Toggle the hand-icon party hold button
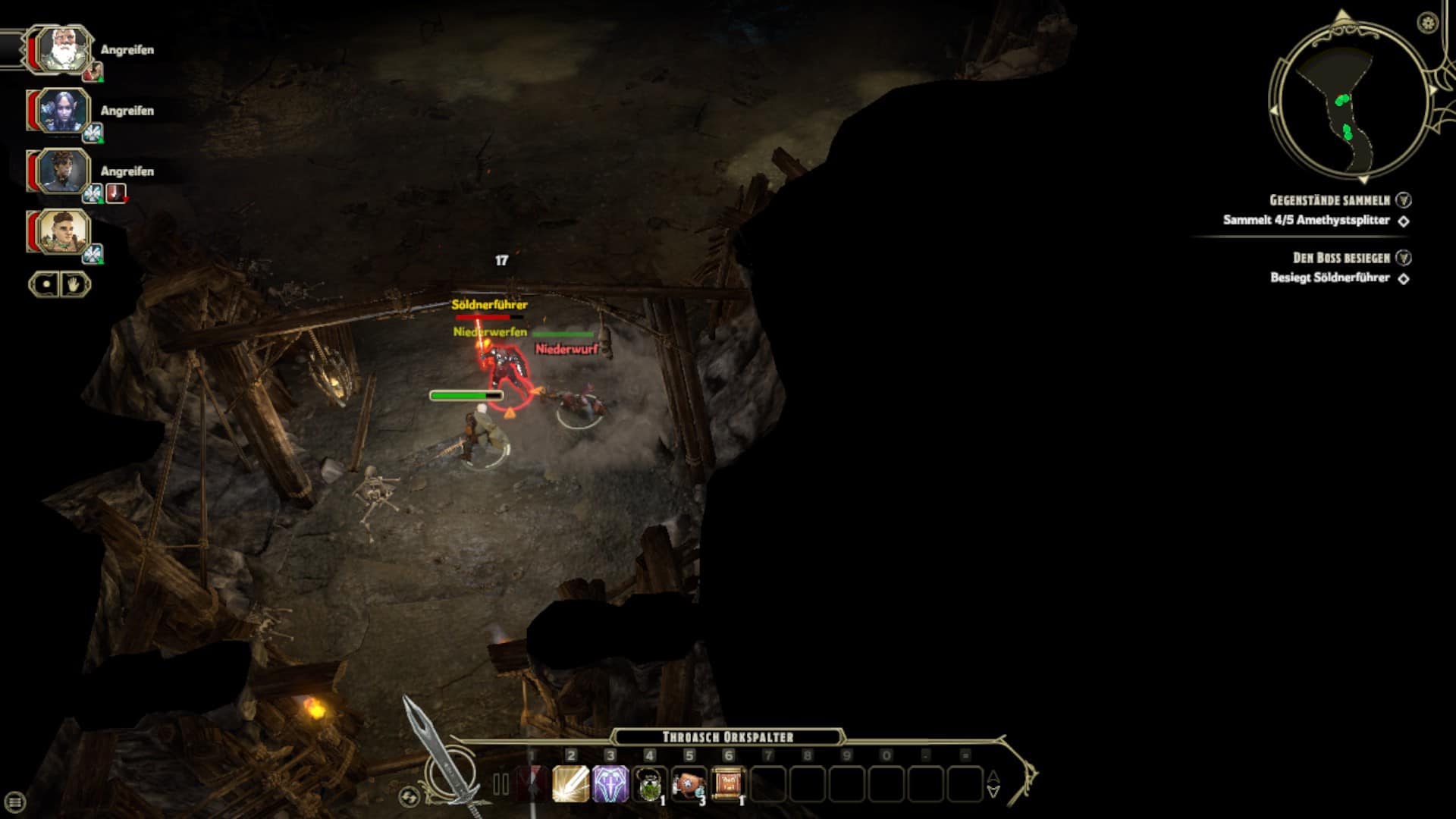 75,285
